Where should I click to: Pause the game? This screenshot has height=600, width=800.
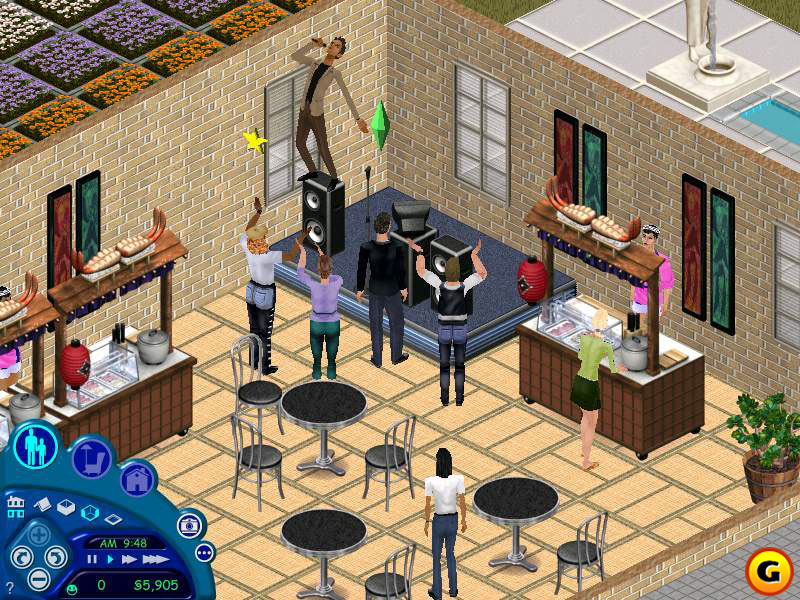[x=92, y=560]
